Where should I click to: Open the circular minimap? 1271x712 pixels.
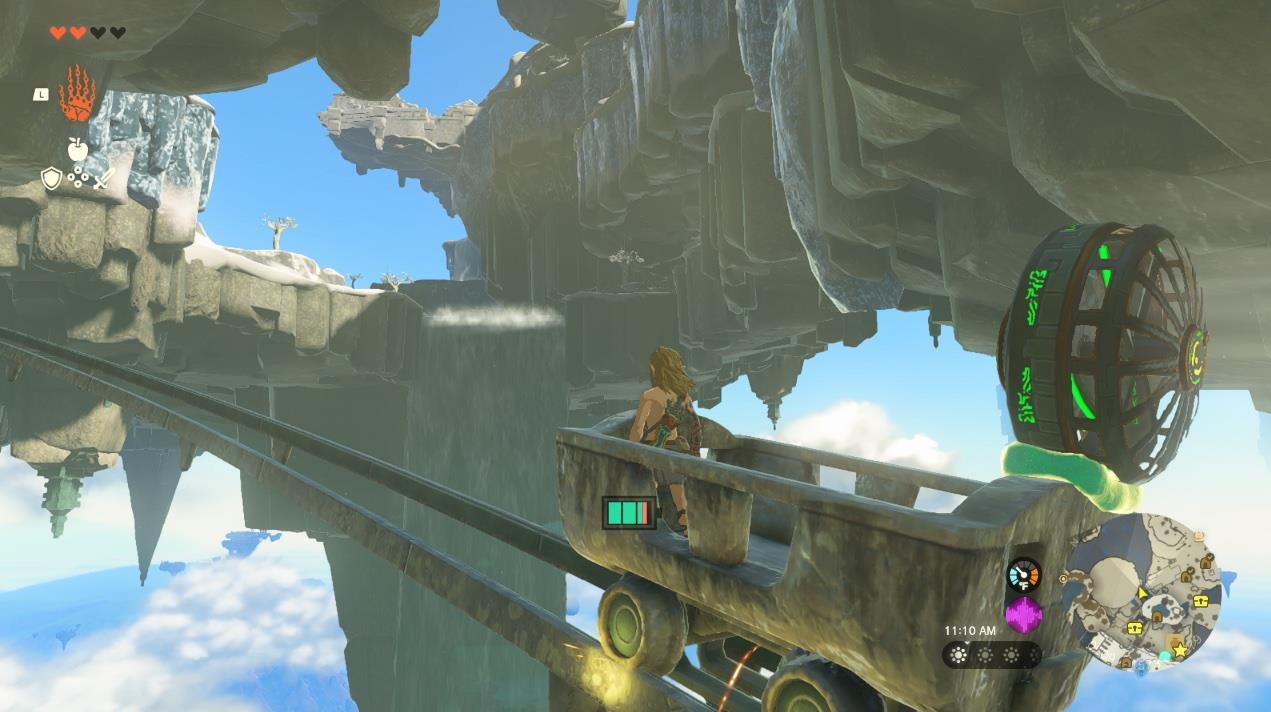click(x=1143, y=592)
